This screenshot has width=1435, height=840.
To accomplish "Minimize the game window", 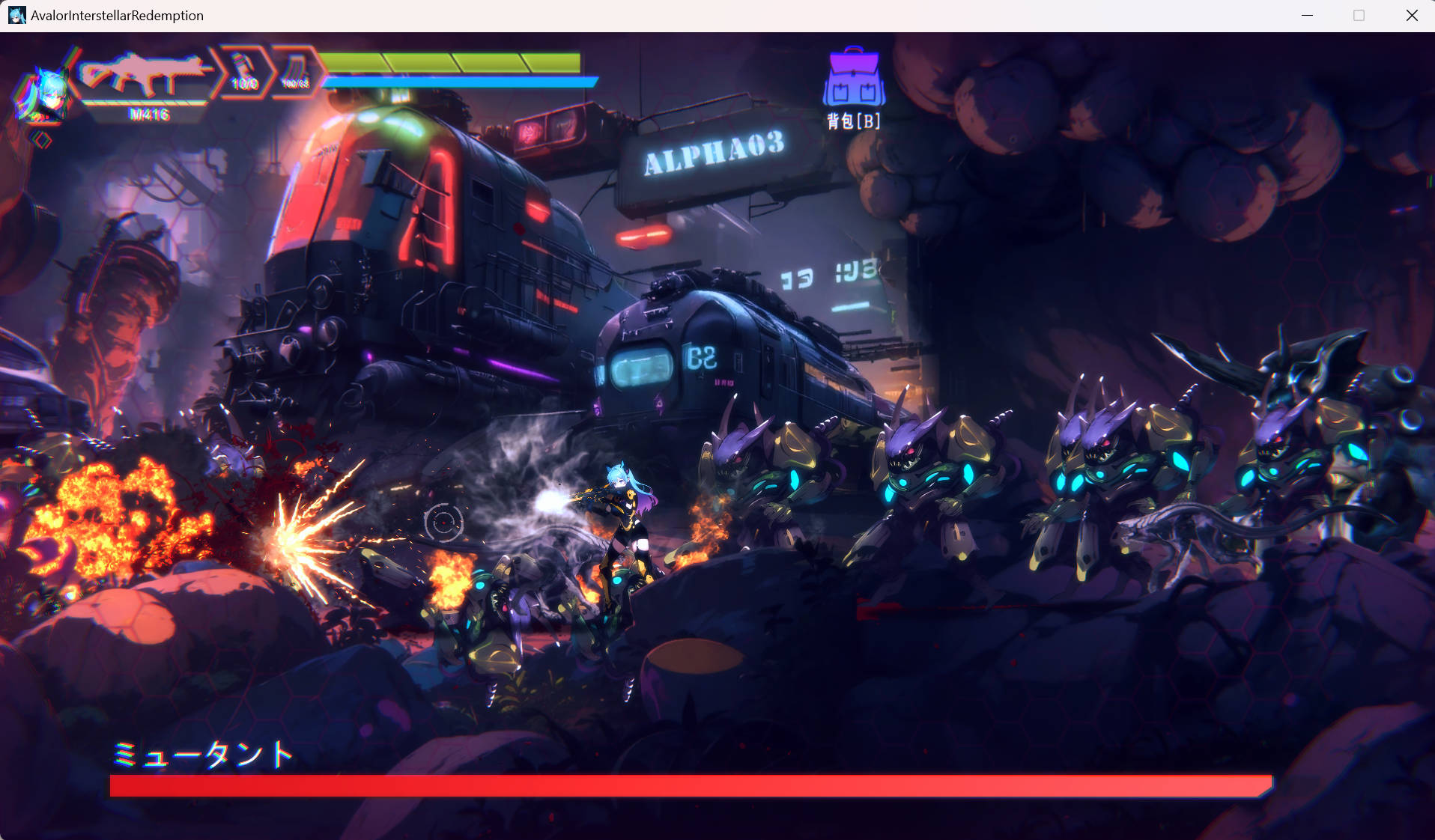I will (x=1308, y=15).
